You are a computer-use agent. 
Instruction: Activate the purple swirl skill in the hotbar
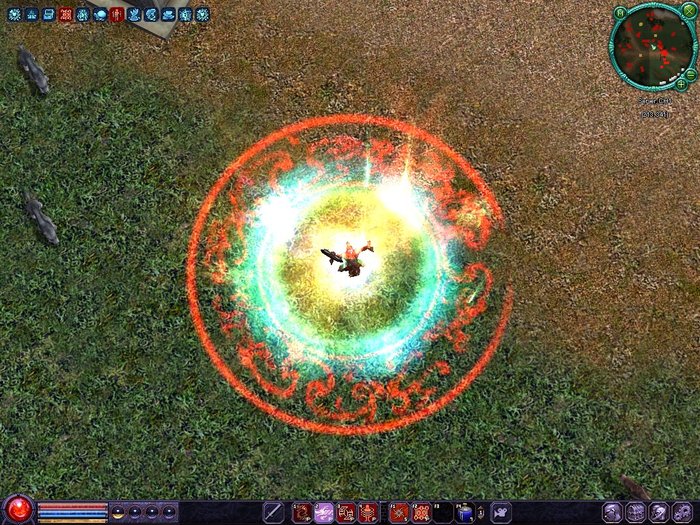(x=324, y=512)
